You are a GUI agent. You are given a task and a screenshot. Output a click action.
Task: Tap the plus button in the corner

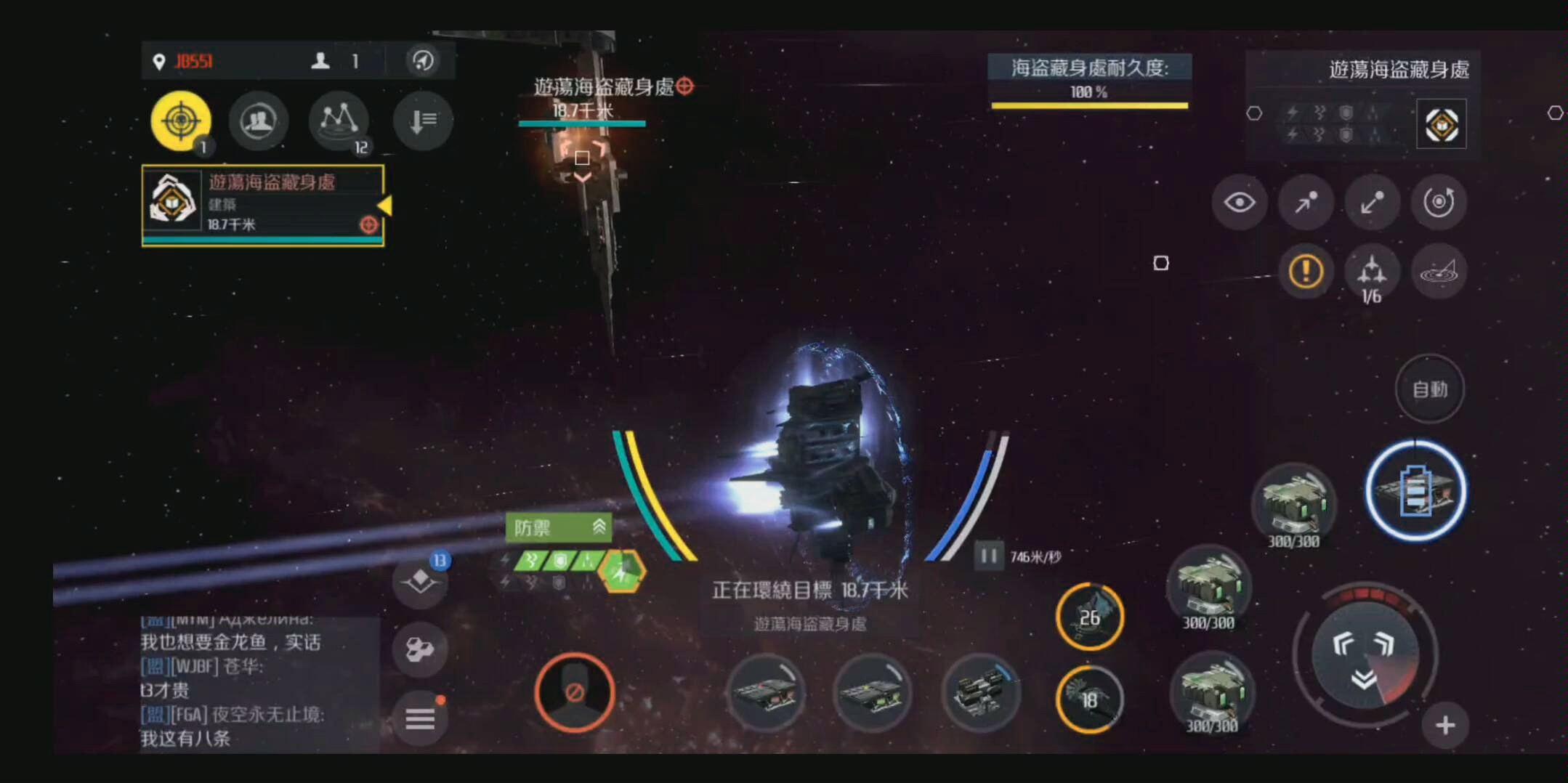(1445, 725)
